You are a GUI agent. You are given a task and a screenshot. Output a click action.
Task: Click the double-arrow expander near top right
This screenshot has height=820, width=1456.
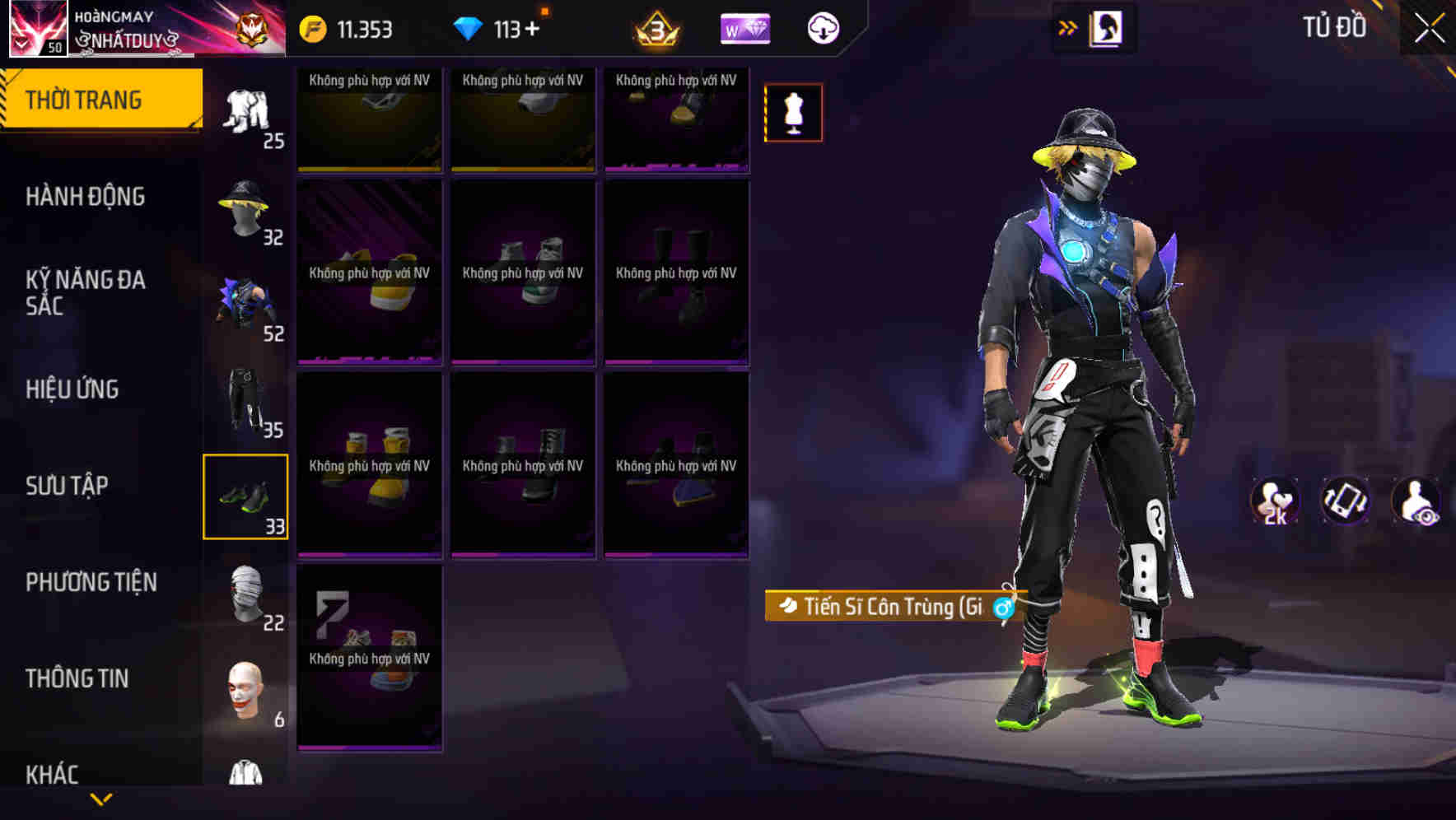(x=1066, y=27)
